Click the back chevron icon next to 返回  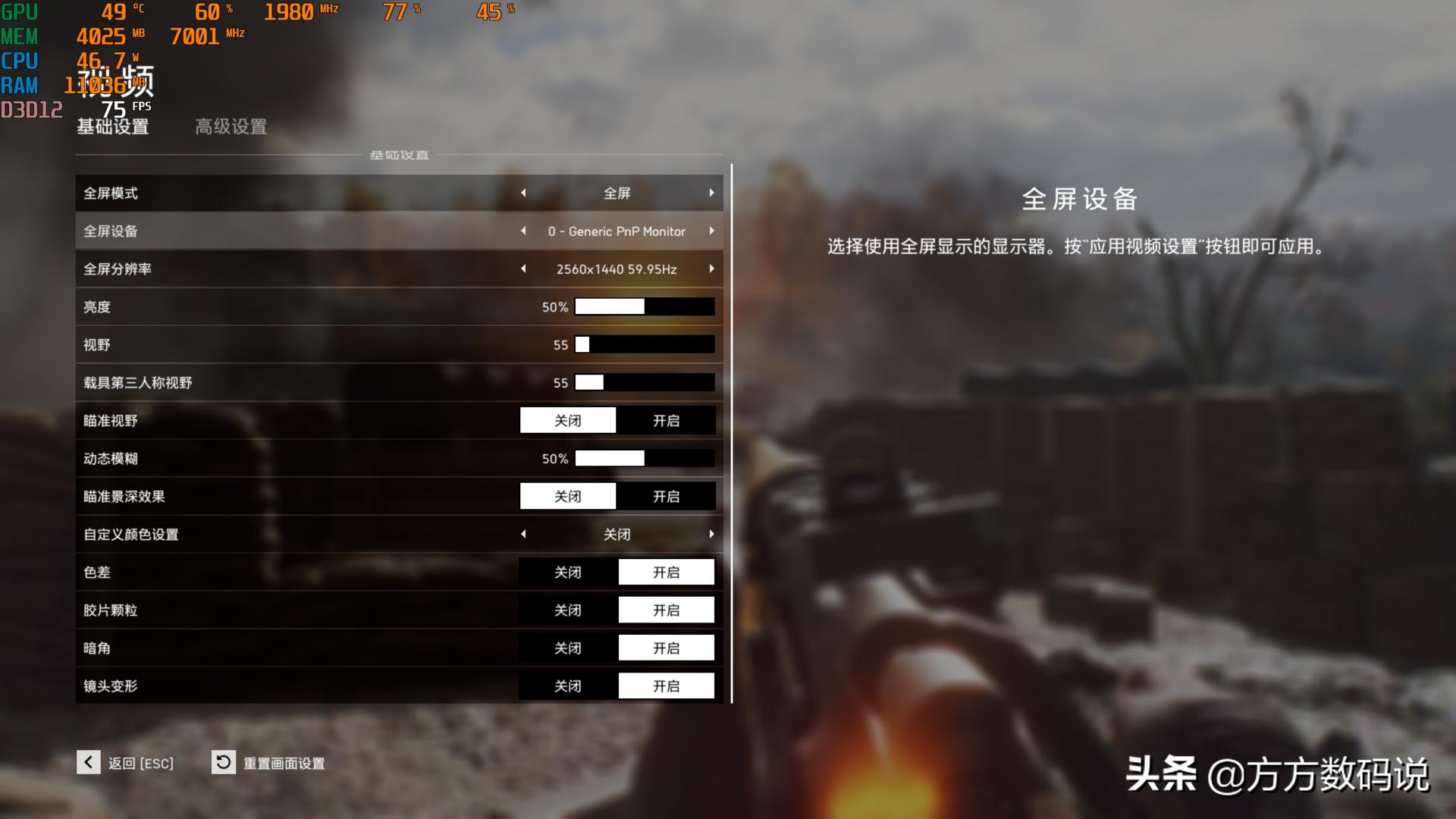click(89, 763)
